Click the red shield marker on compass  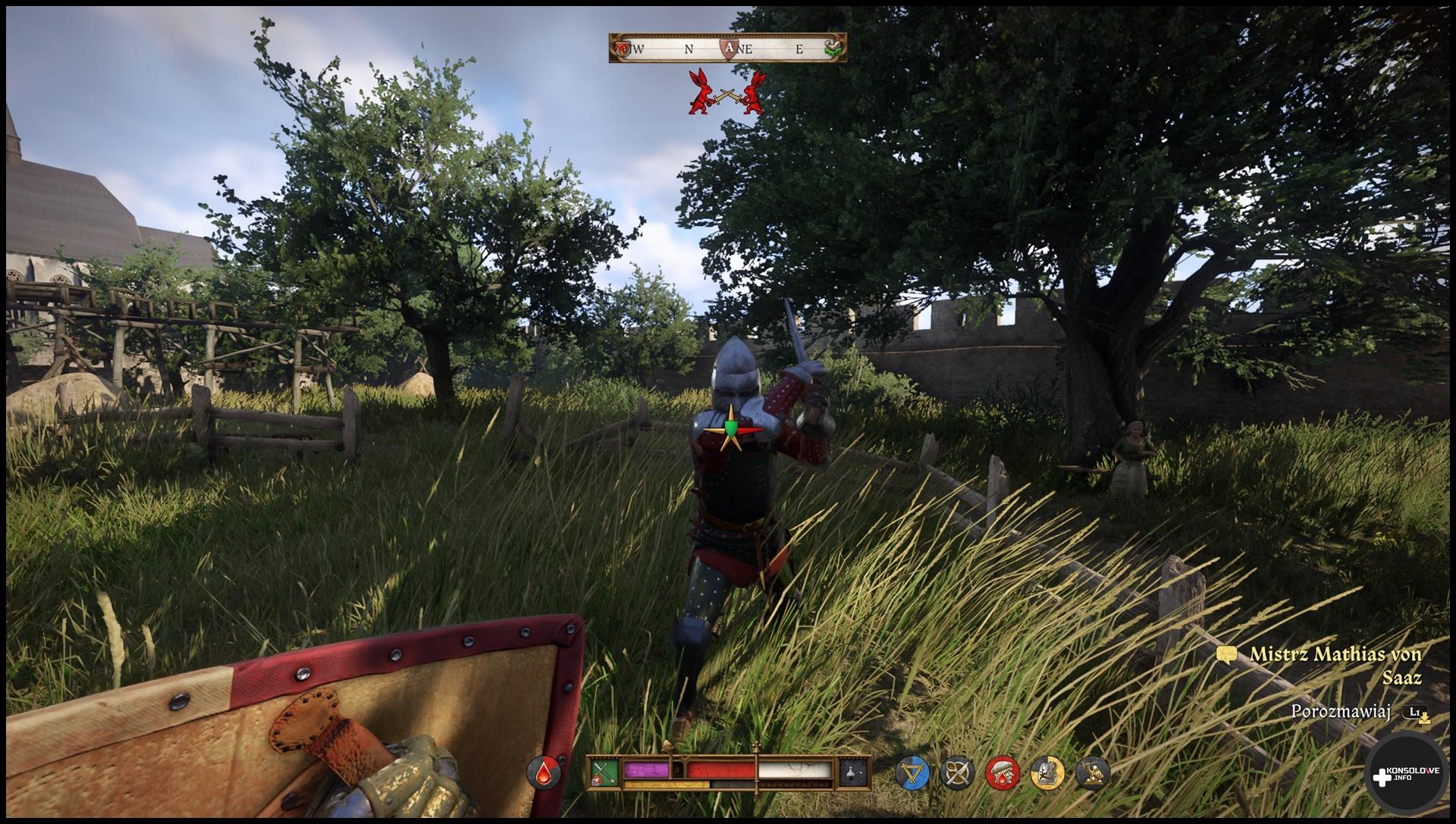pos(623,49)
